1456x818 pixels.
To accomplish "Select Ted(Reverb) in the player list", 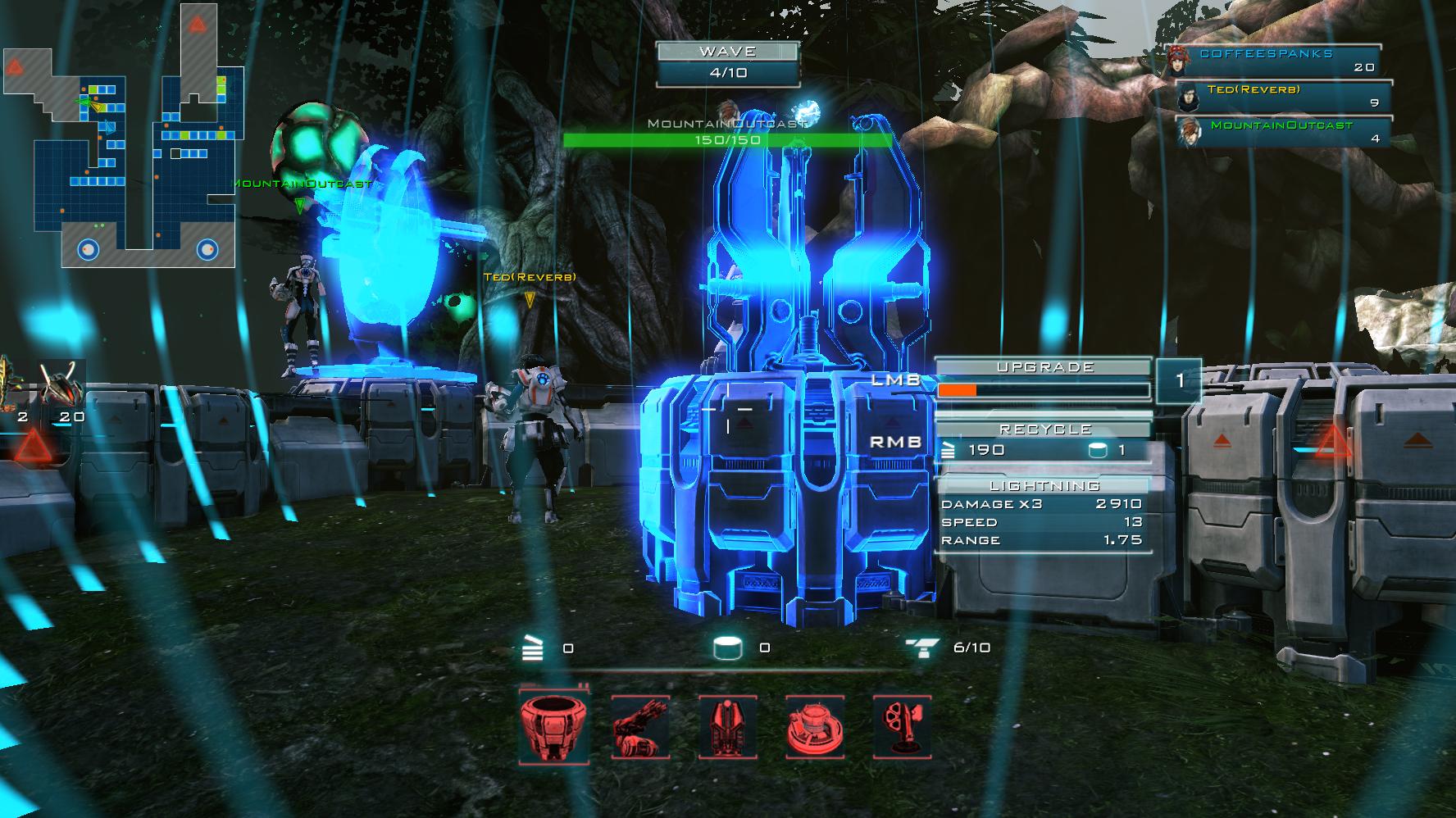I will [1284, 96].
